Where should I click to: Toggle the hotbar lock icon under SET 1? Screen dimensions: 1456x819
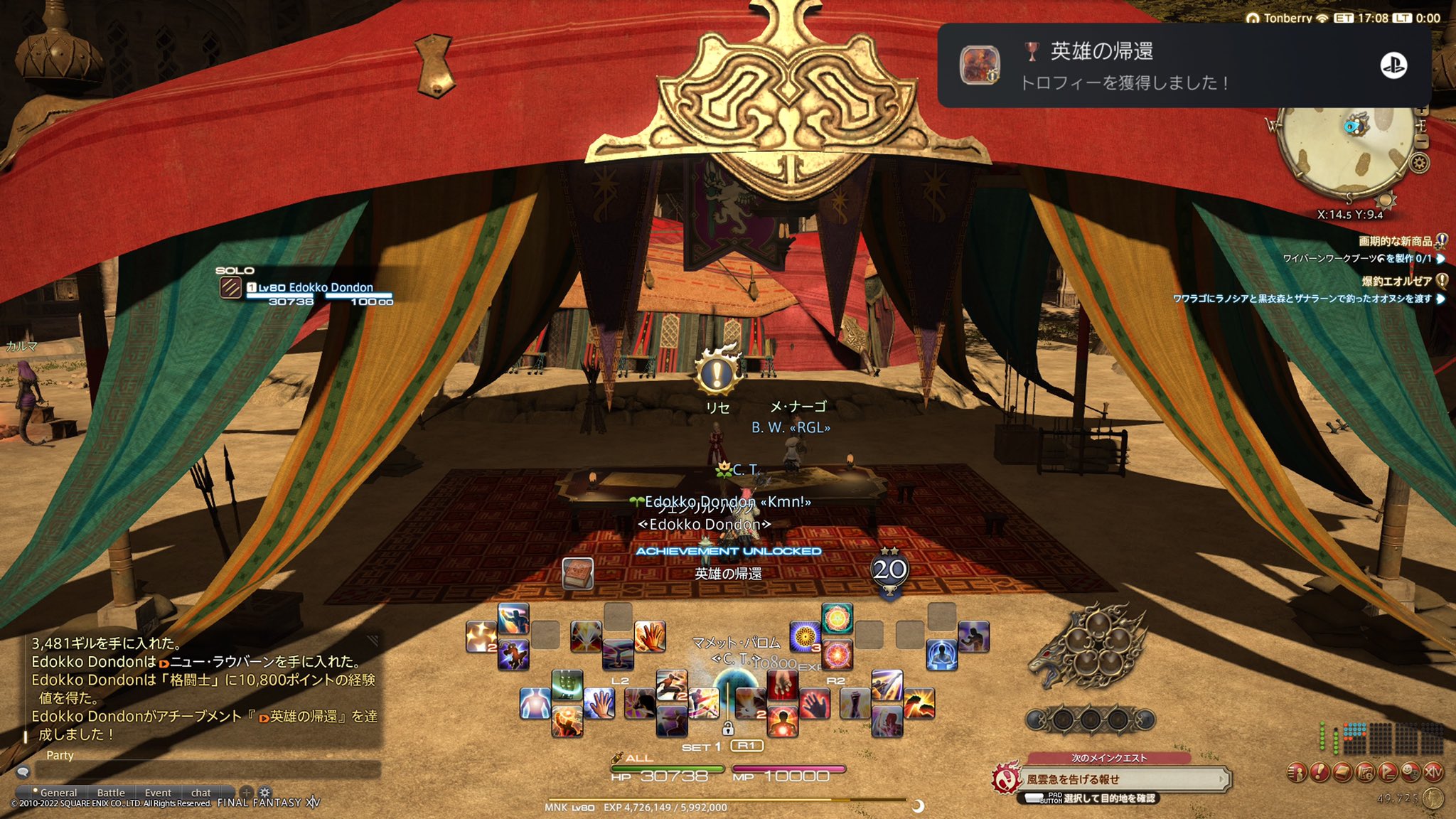(728, 729)
